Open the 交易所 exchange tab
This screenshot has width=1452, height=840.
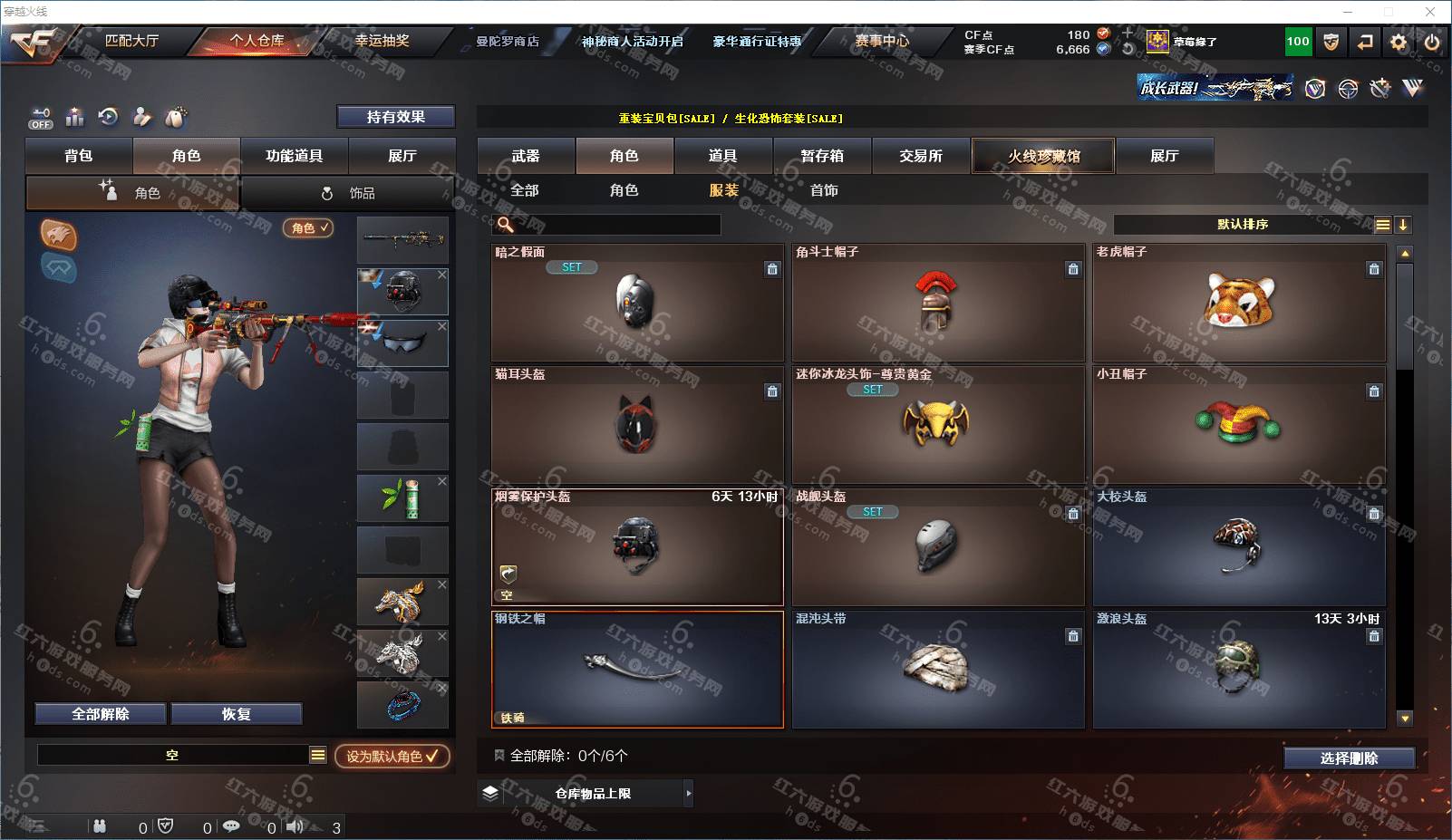click(x=921, y=156)
